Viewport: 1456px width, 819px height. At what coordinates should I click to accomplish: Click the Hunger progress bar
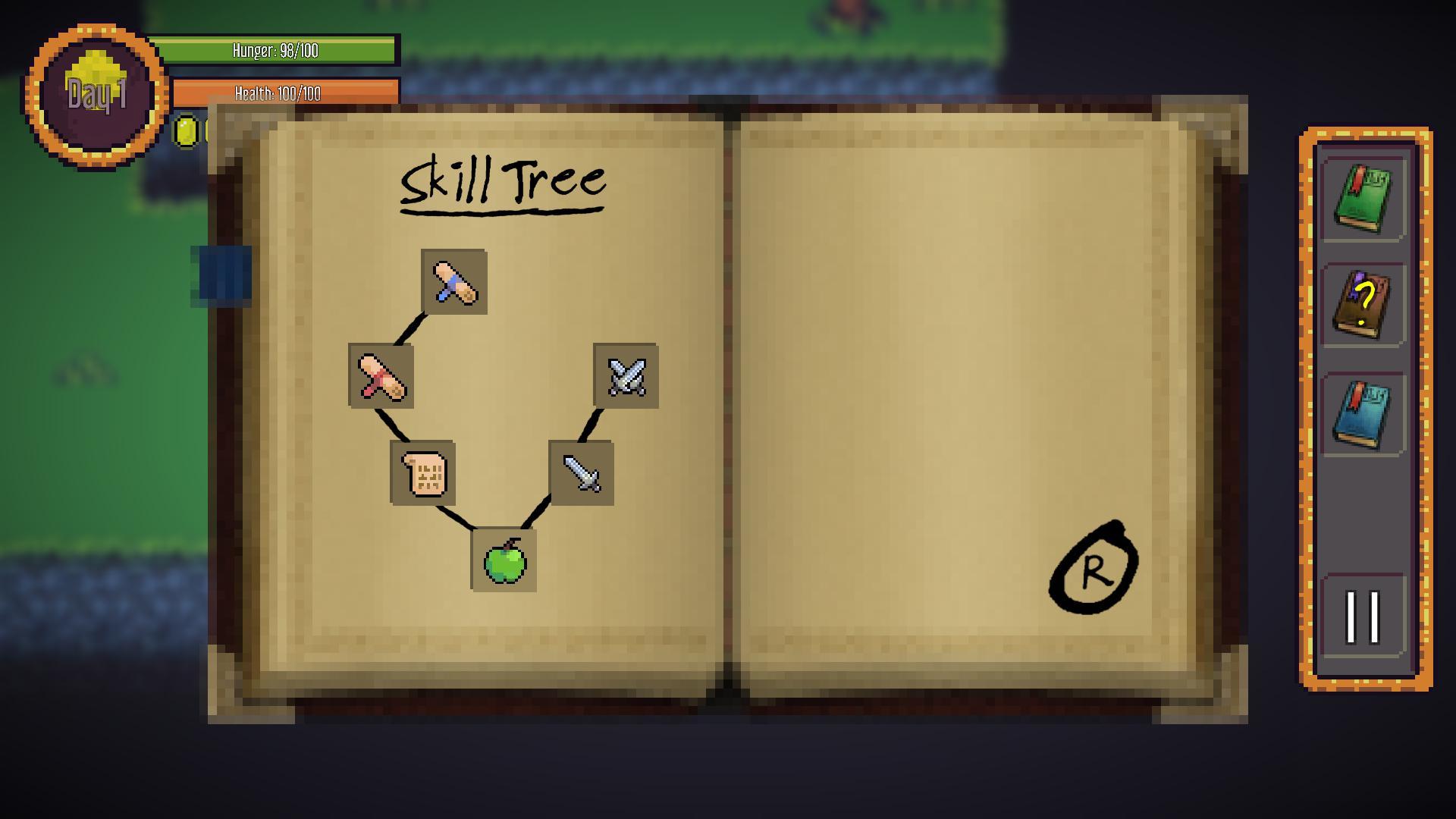tap(273, 52)
